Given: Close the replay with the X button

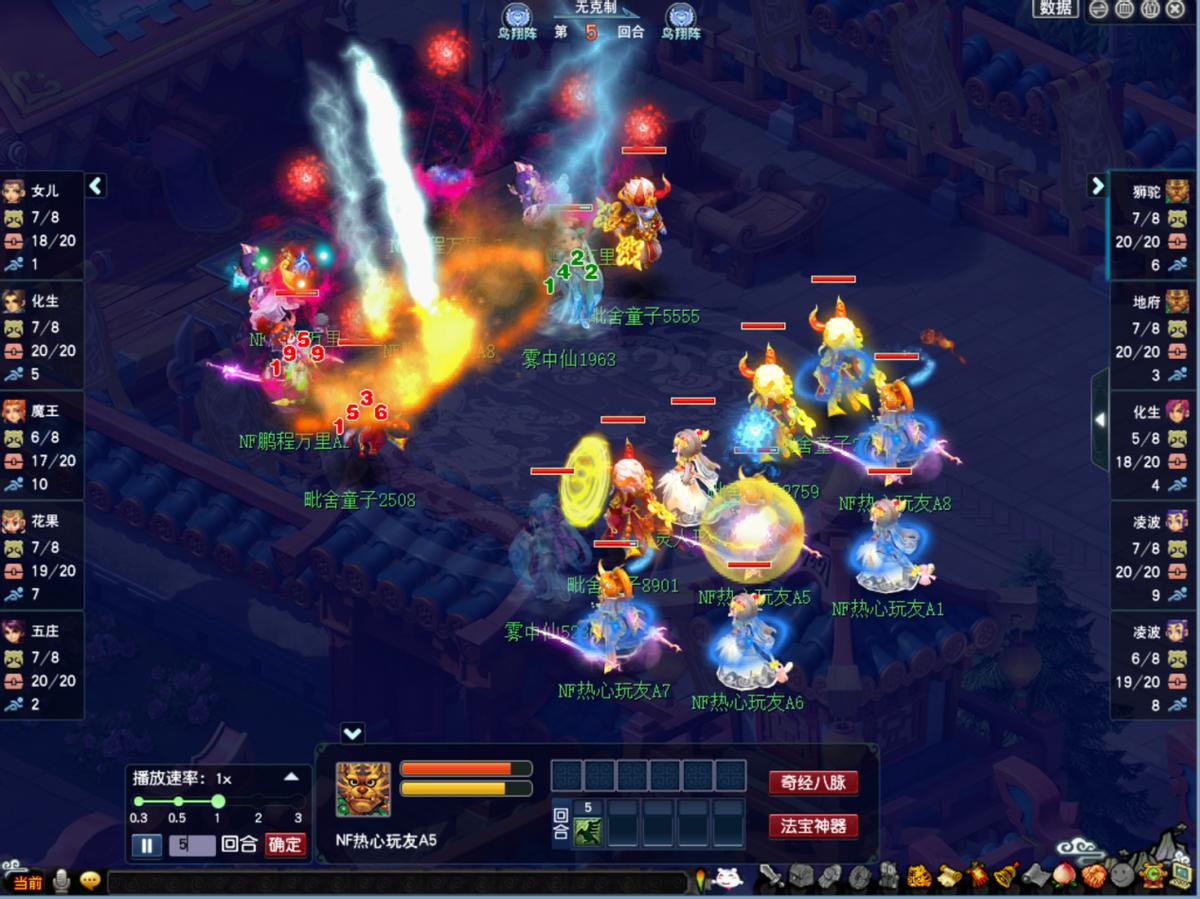Looking at the screenshot, I should (1176, 9).
